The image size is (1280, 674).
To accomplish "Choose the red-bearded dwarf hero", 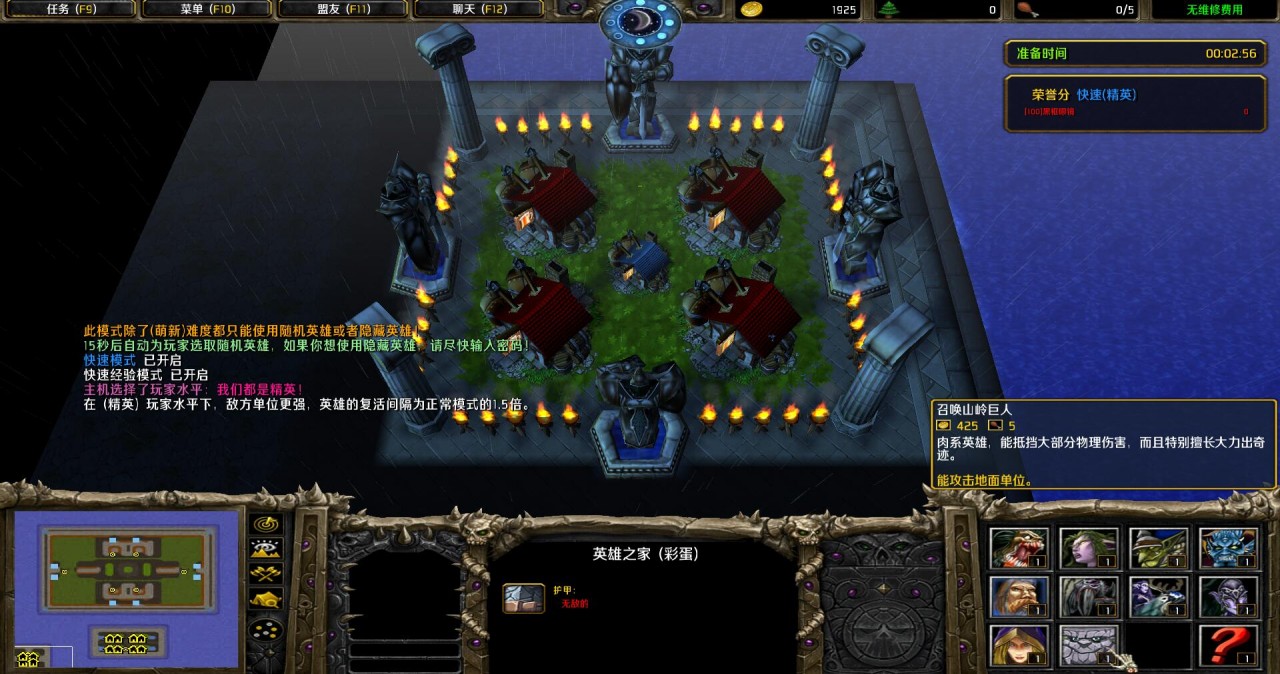I will (x=1019, y=597).
